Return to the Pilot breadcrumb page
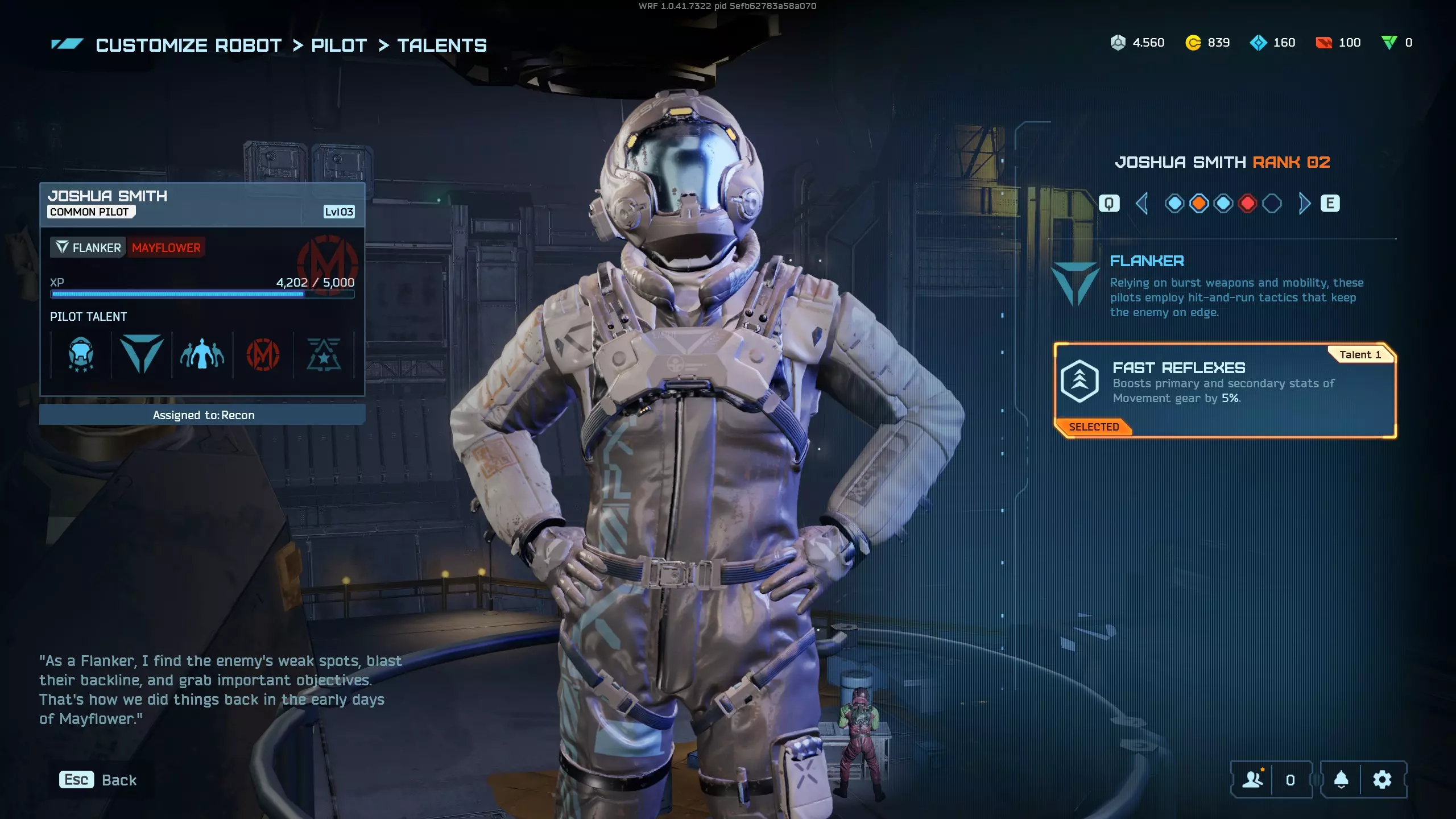1456x819 pixels. coord(339,45)
